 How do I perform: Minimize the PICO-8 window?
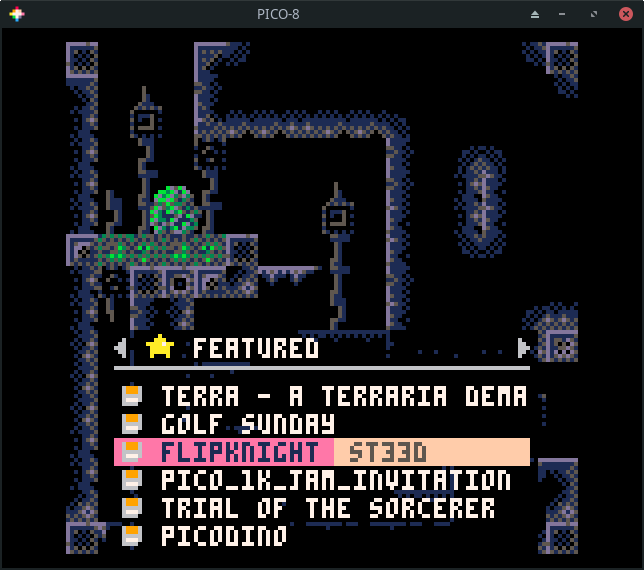click(564, 14)
